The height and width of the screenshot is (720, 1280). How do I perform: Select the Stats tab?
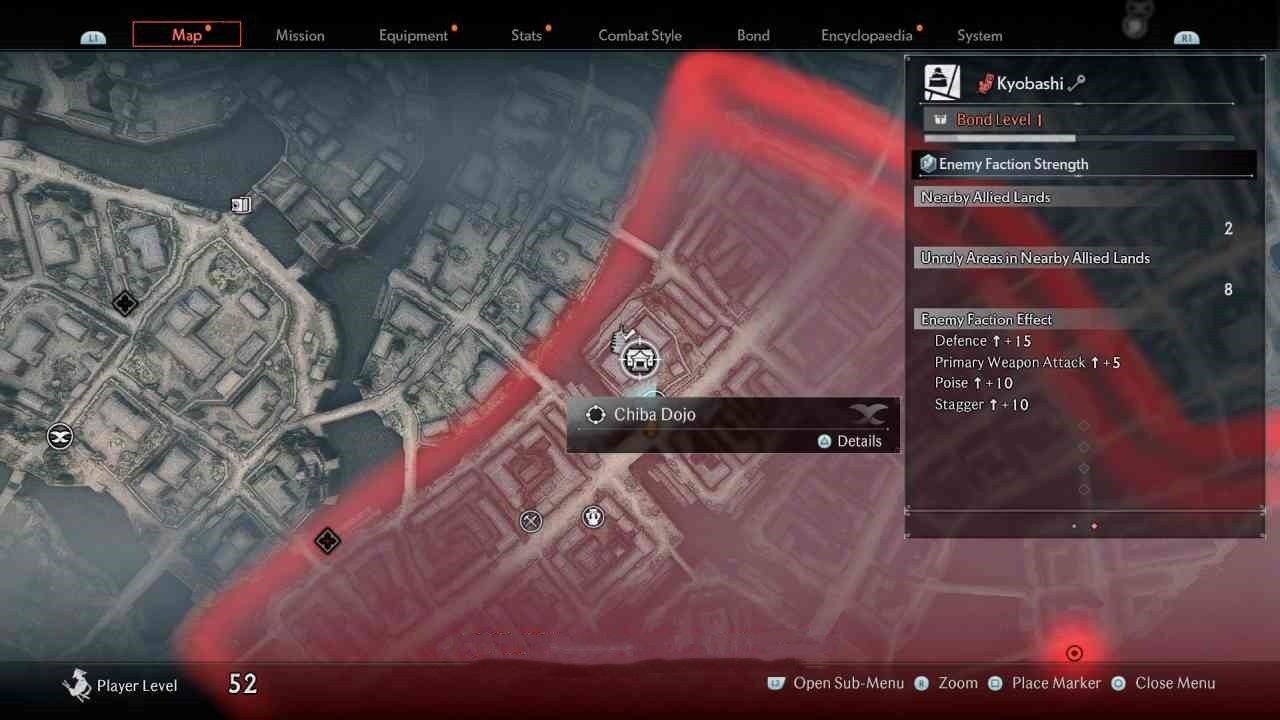tap(526, 35)
